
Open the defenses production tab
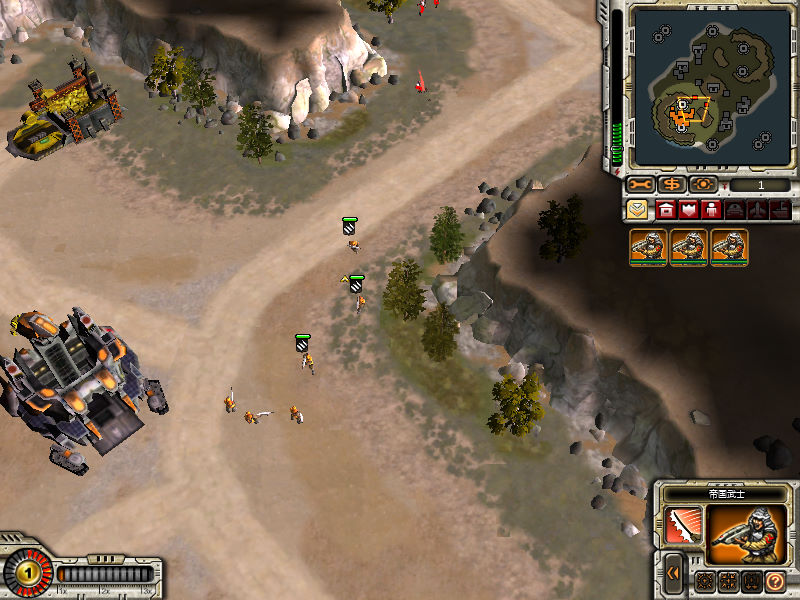pos(688,210)
